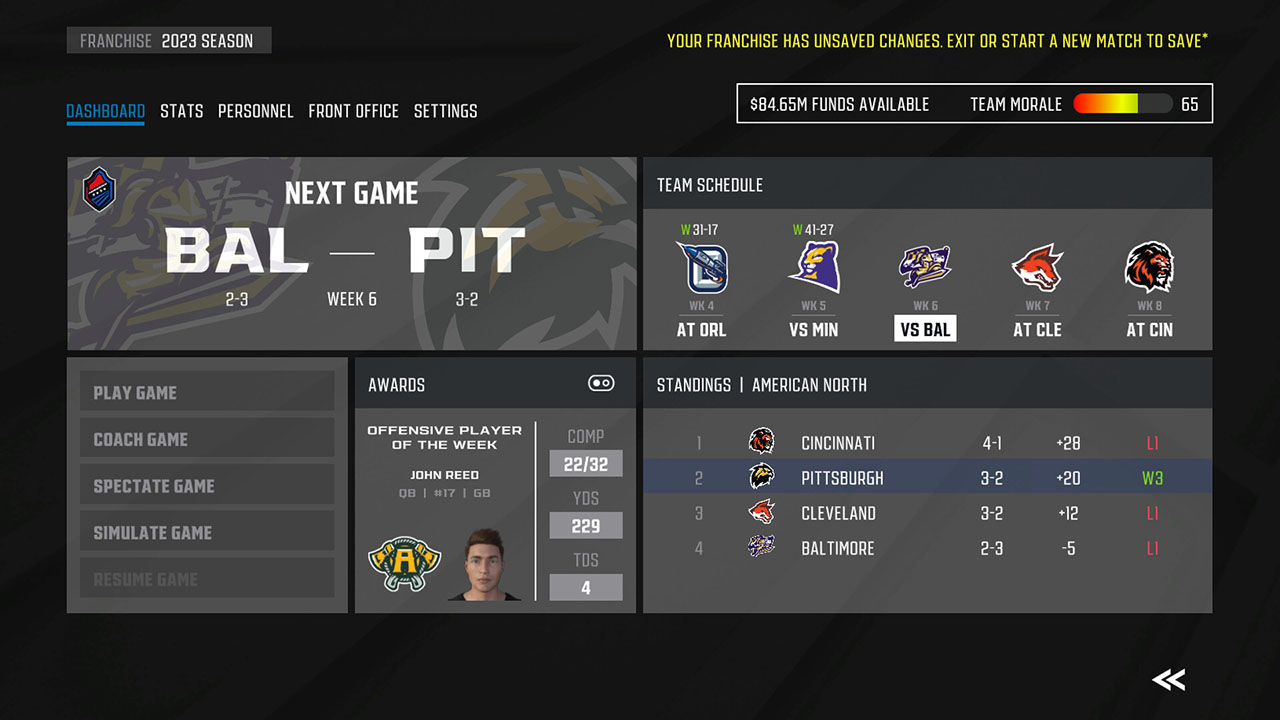Go to the Settings section

pyautogui.click(x=445, y=111)
